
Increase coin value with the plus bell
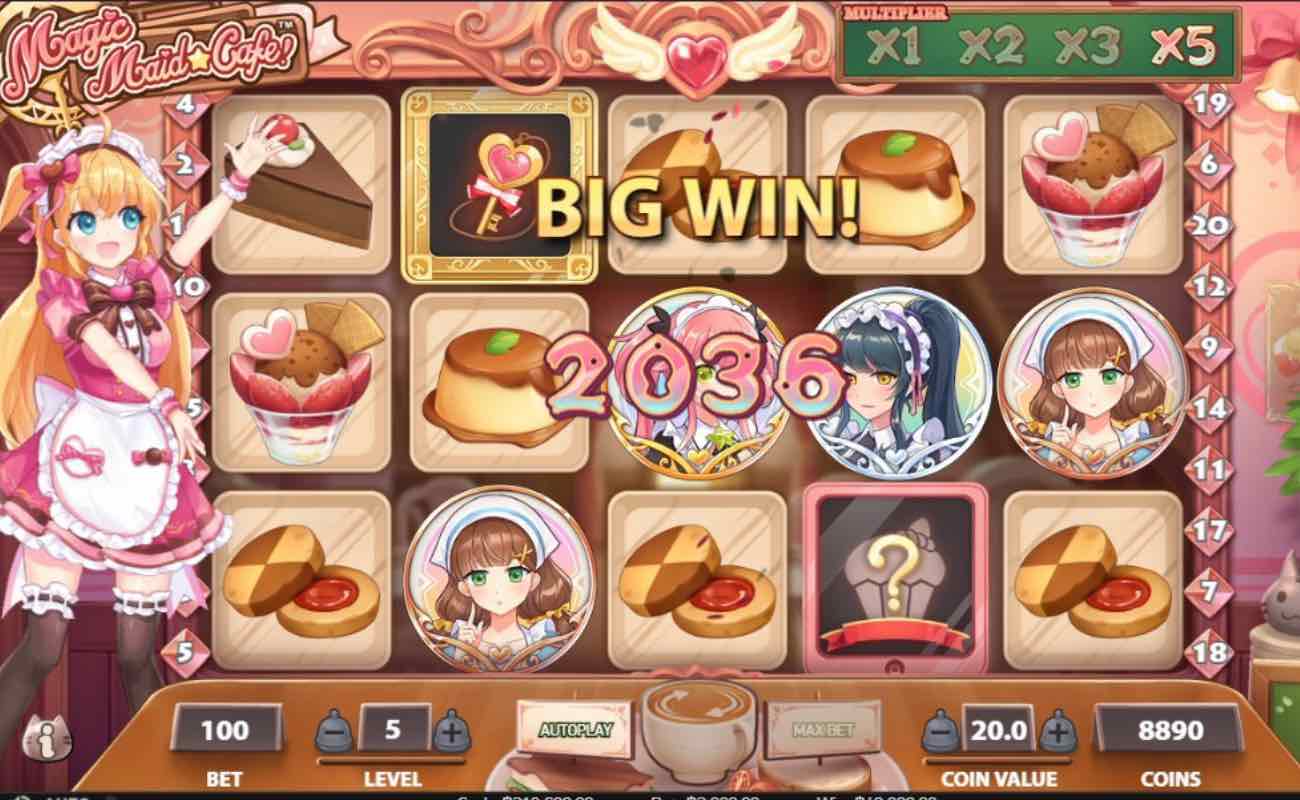[1058, 730]
